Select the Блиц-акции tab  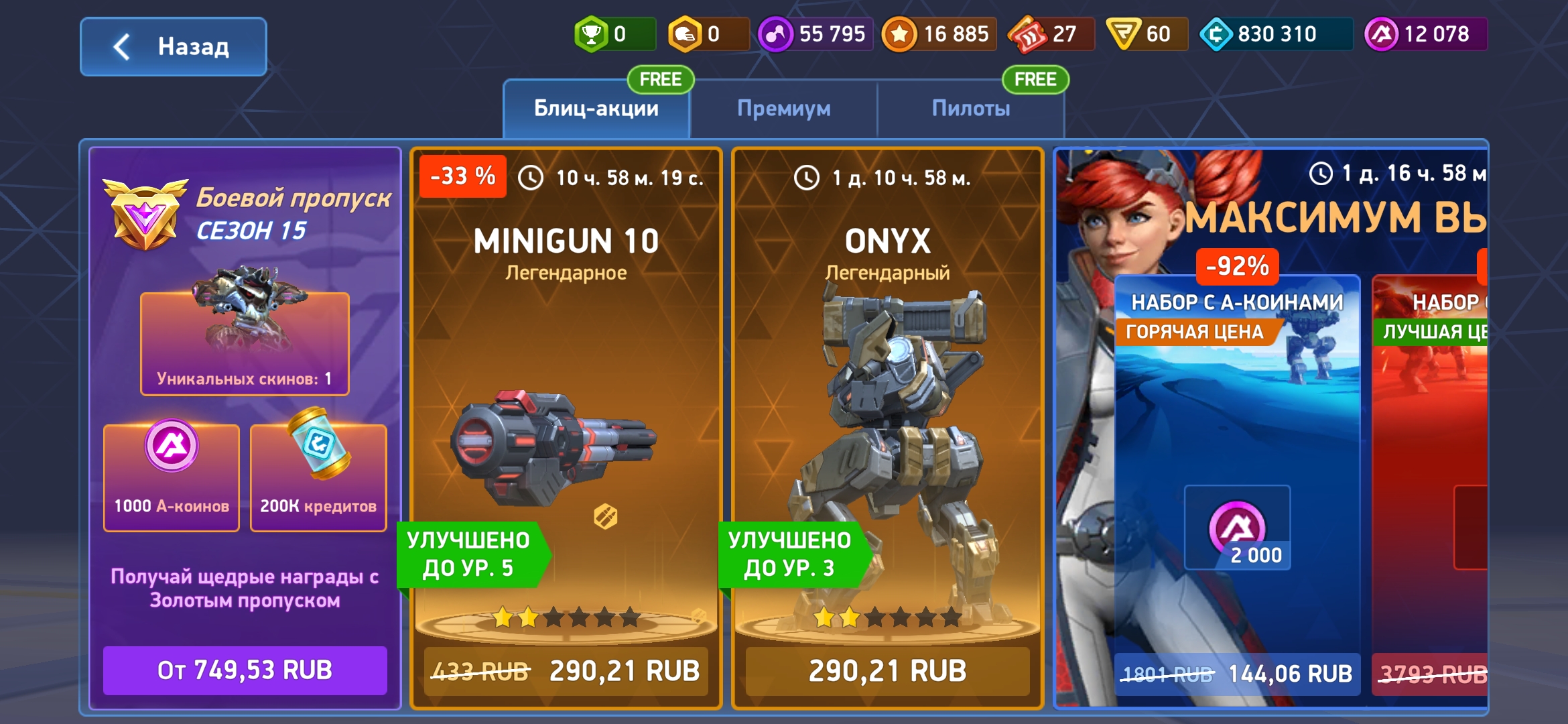point(595,108)
